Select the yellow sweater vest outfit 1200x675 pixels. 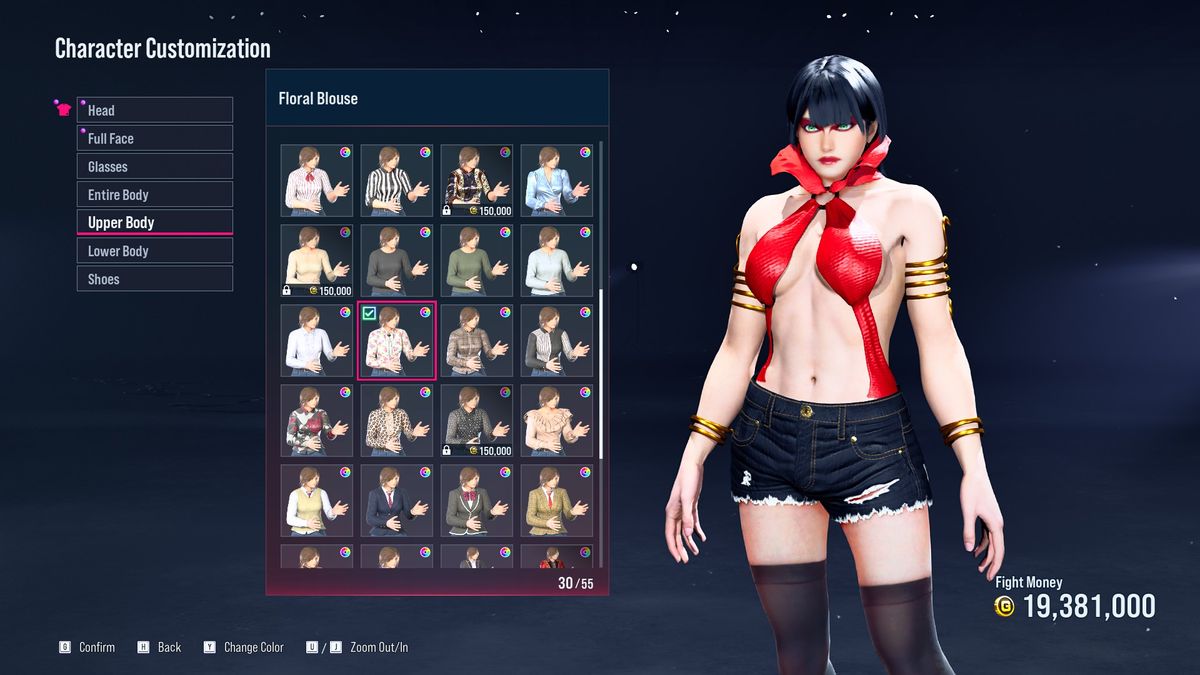[317, 501]
